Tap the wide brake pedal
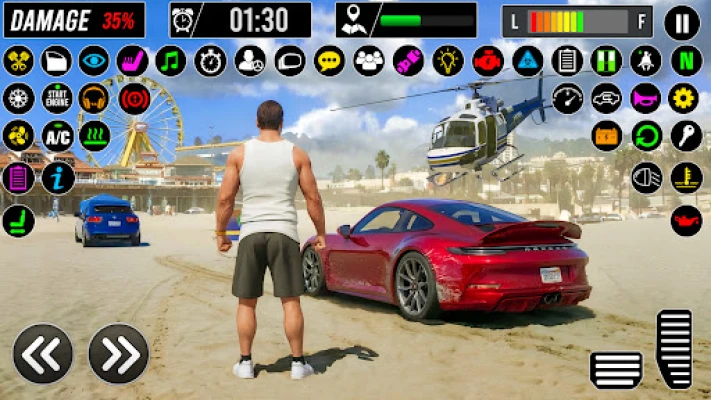The height and width of the screenshot is (400, 711). click(x=616, y=369)
